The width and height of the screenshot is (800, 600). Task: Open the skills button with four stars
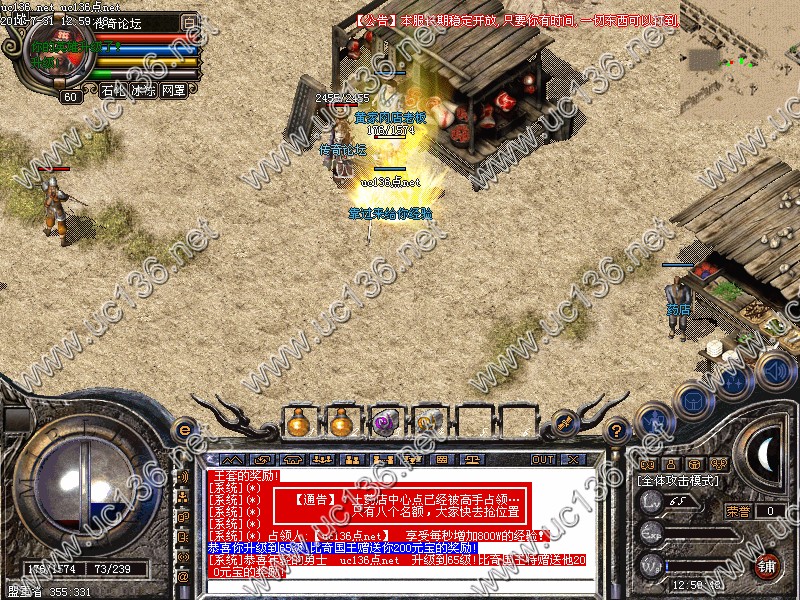click(x=735, y=380)
